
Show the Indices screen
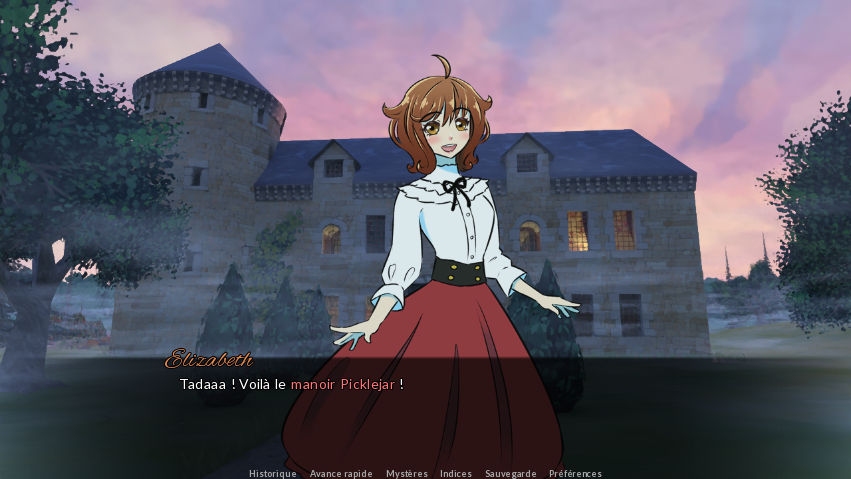coord(456,473)
